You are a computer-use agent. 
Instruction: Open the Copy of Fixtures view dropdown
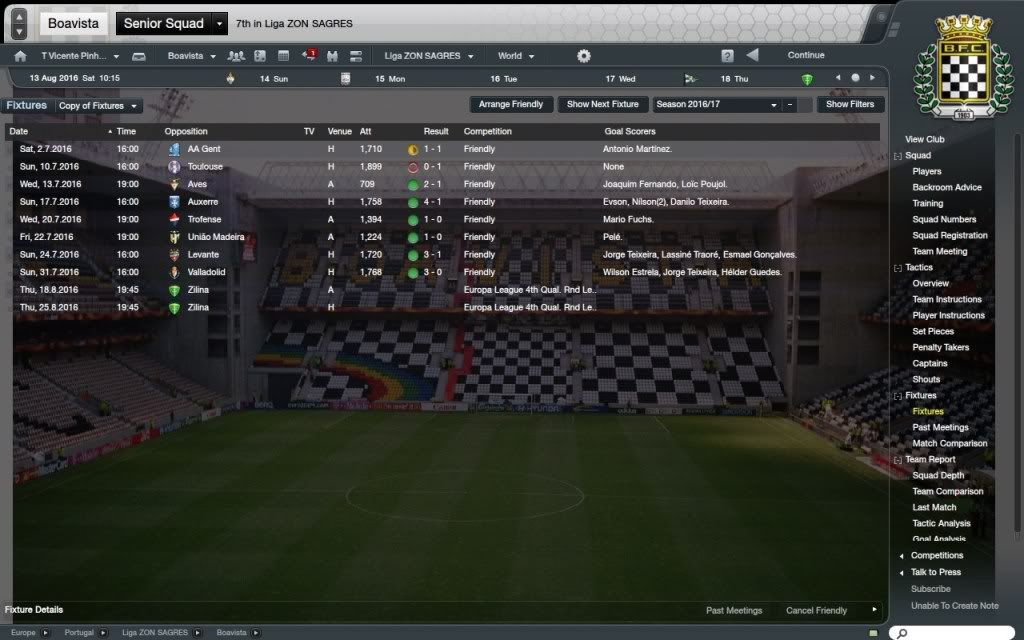tap(99, 106)
